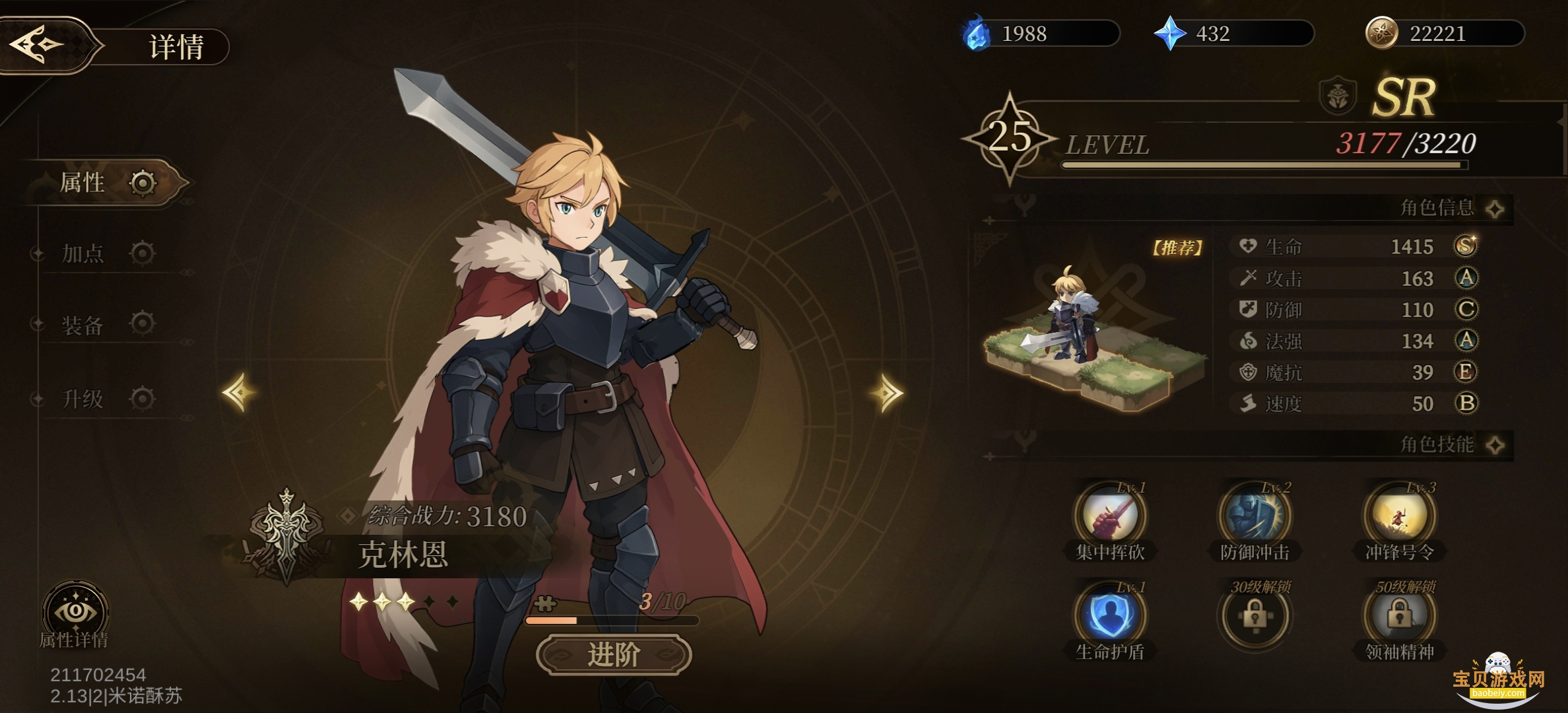Select the 生命护盾 skill icon
This screenshot has width=1568, height=713.
pyautogui.click(x=1110, y=616)
